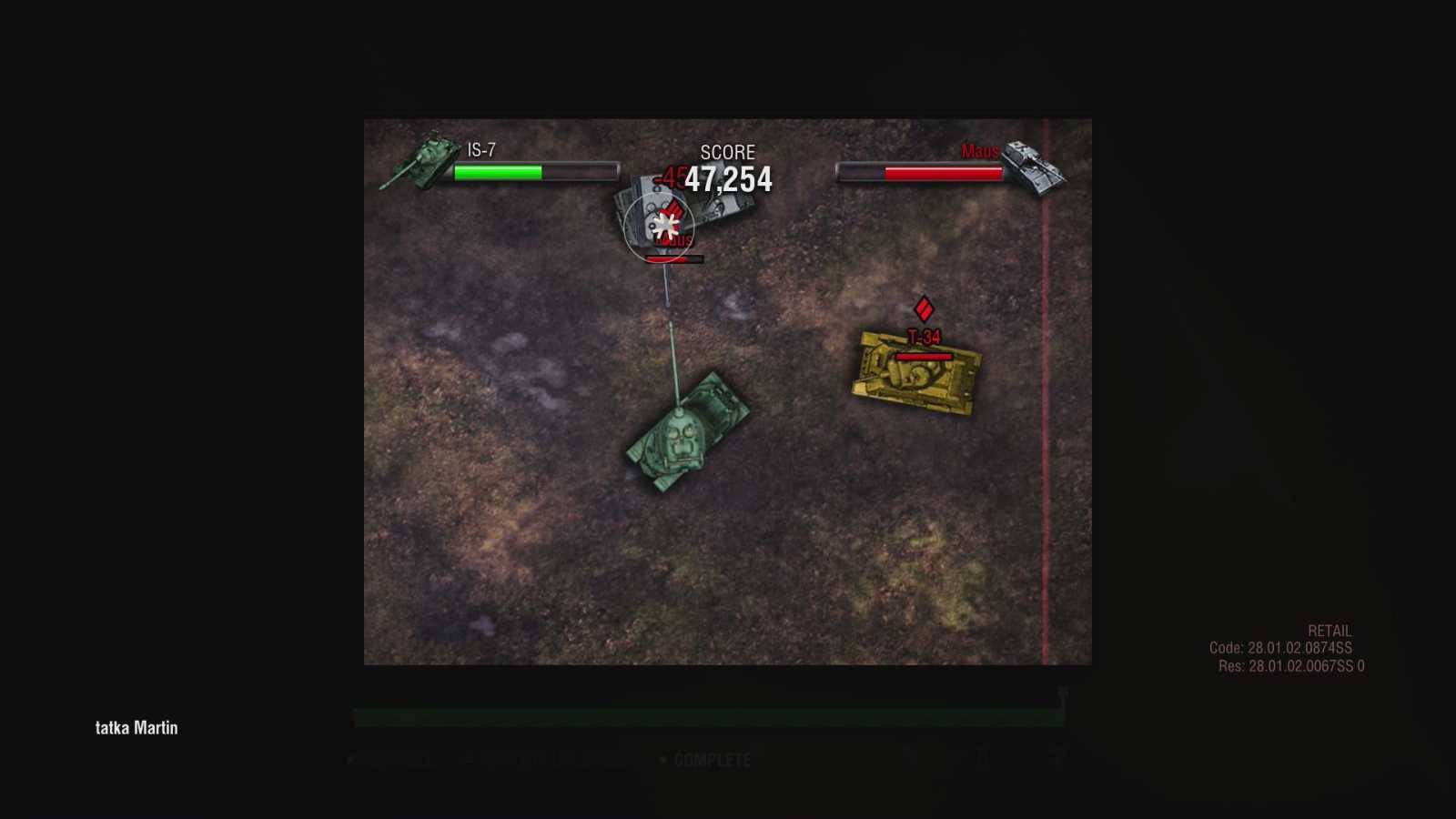Click the COMPLETE label at the bottom
Screen dimensions: 1456x819
[x=708, y=760]
